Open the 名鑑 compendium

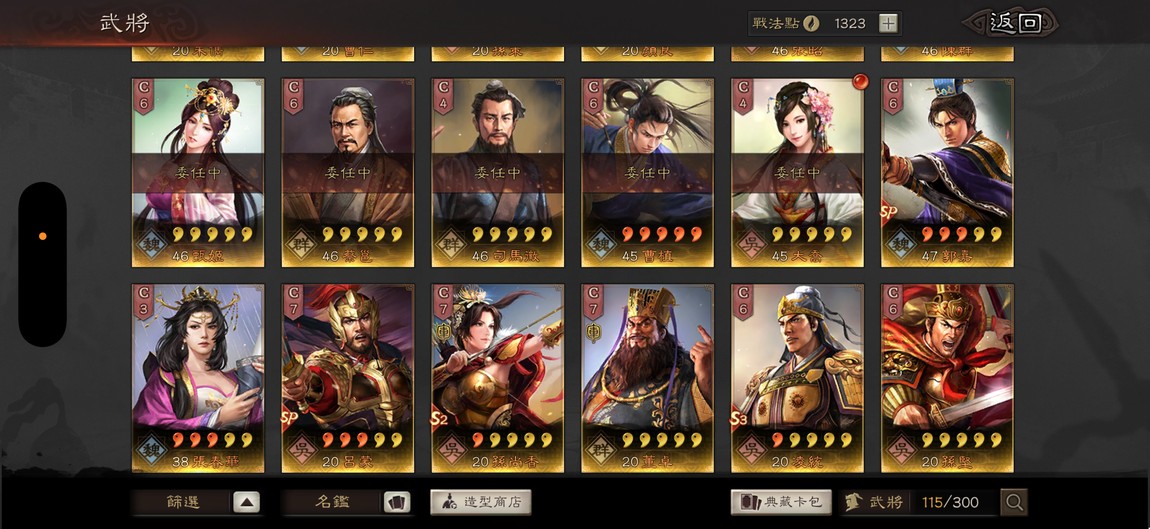tap(347, 502)
